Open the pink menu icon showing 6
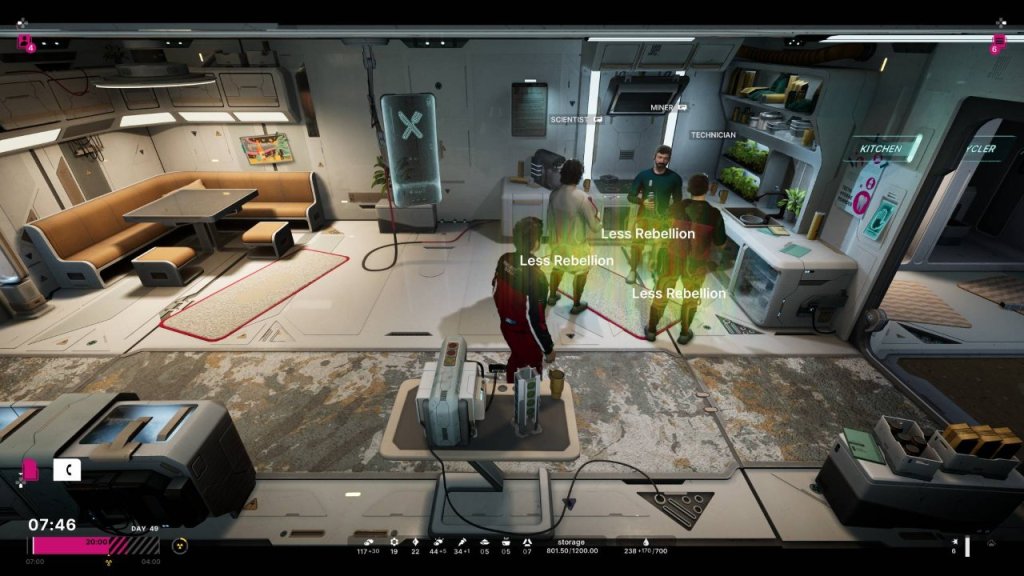The height and width of the screenshot is (576, 1024). pos(997,42)
